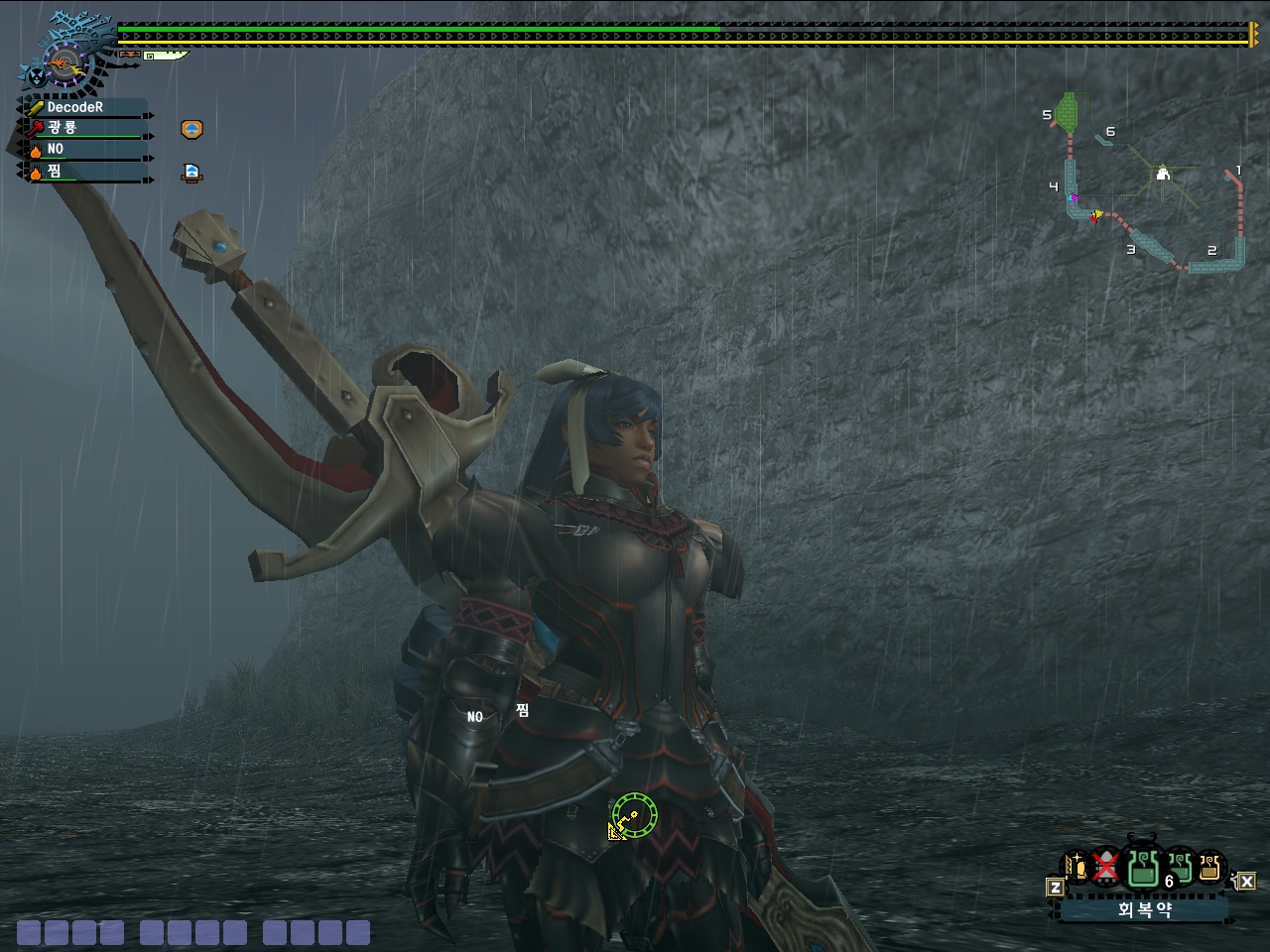The width and height of the screenshot is (1270, 952).
Task: Select the base camp tent marker on minimap
Action: pos(1163,175)
